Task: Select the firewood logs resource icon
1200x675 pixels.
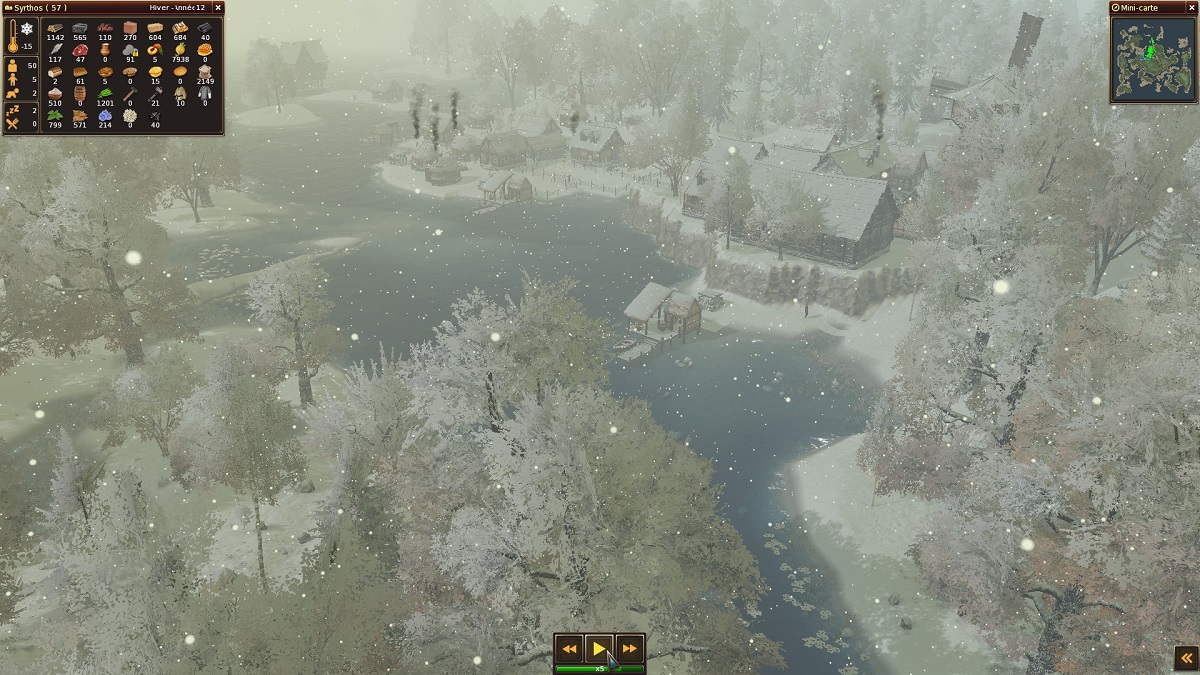Action: 55,28
